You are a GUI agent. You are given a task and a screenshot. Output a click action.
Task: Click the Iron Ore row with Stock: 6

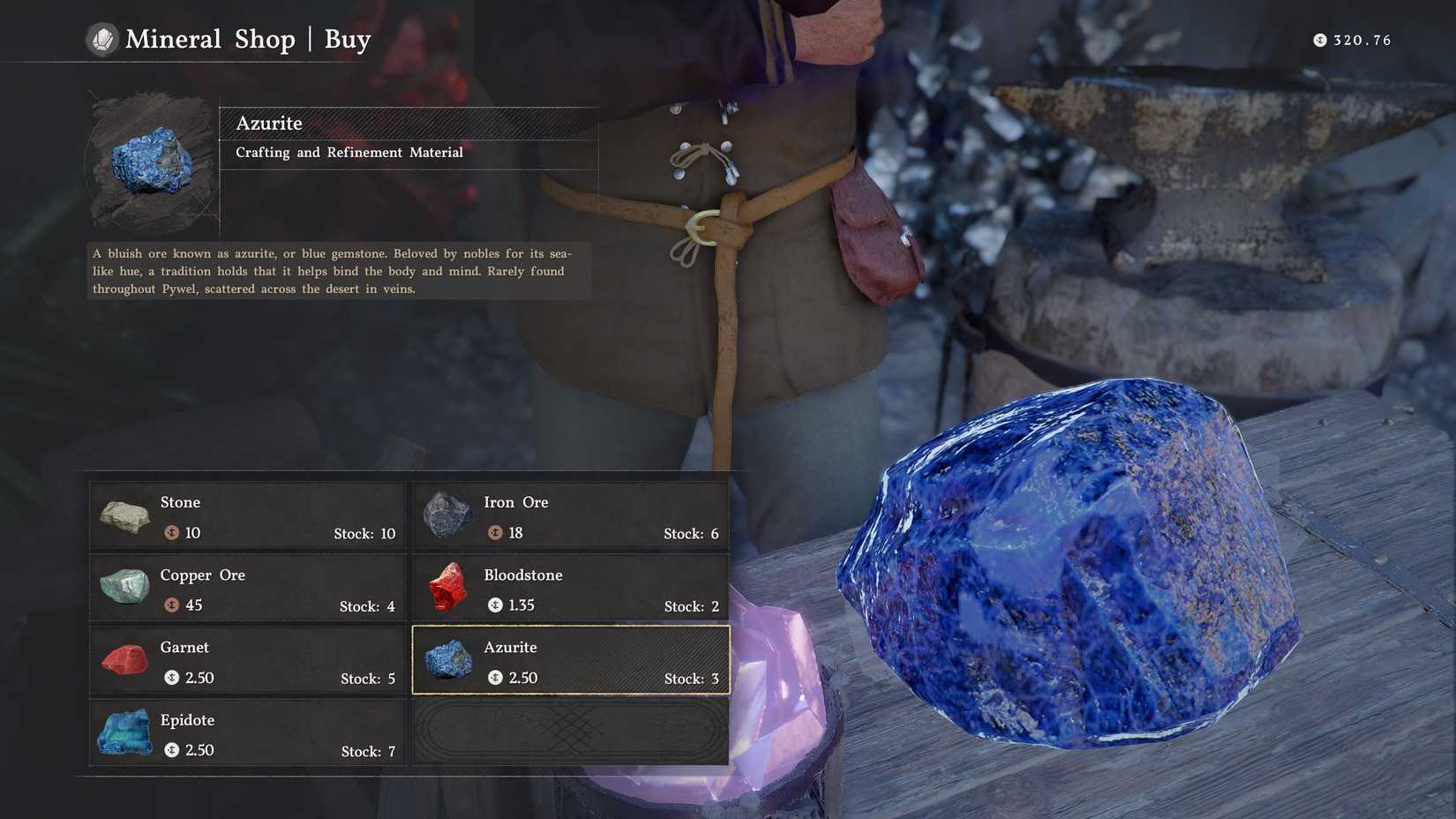coord(569,516)
